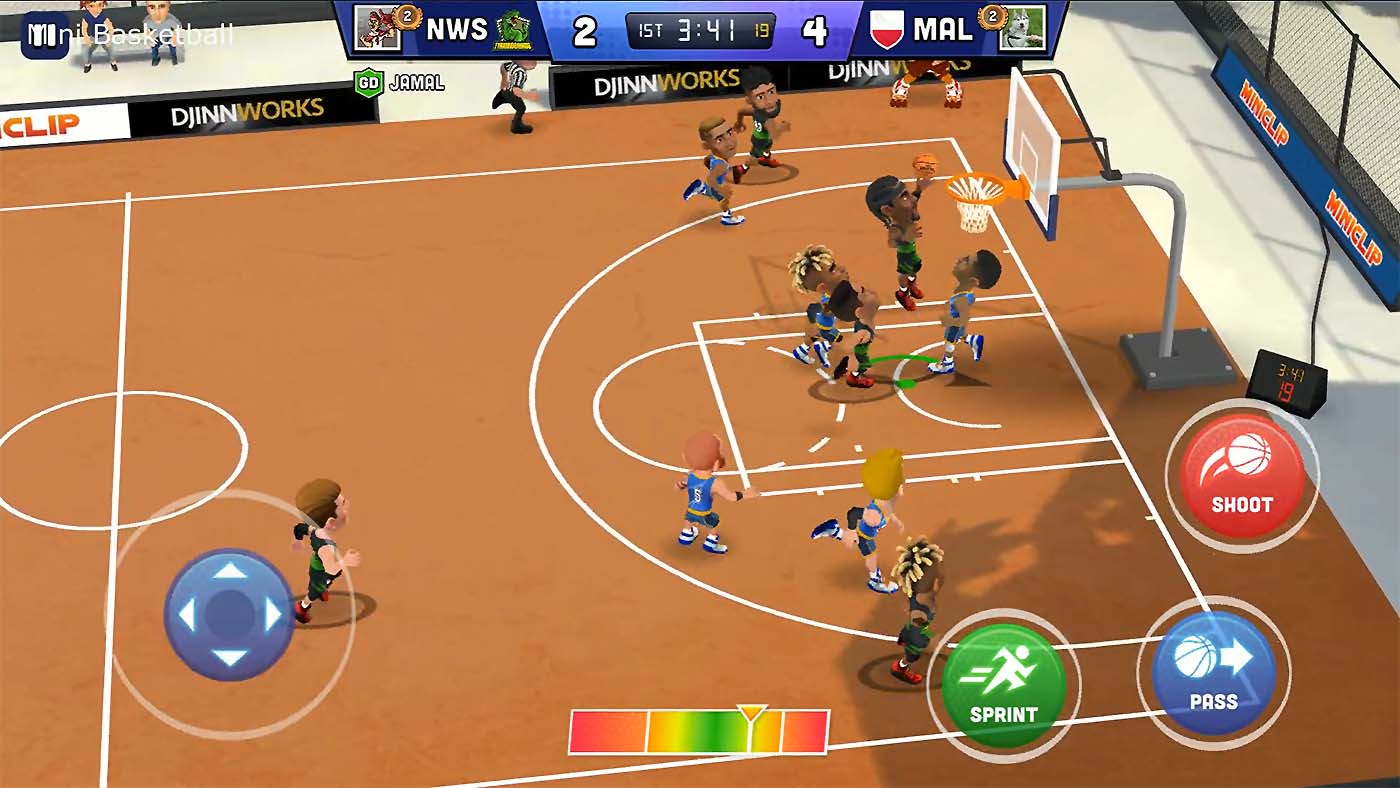Tap the away score showing 4
This screenshot has width=1400, height=788.
(x=813, y=30)
